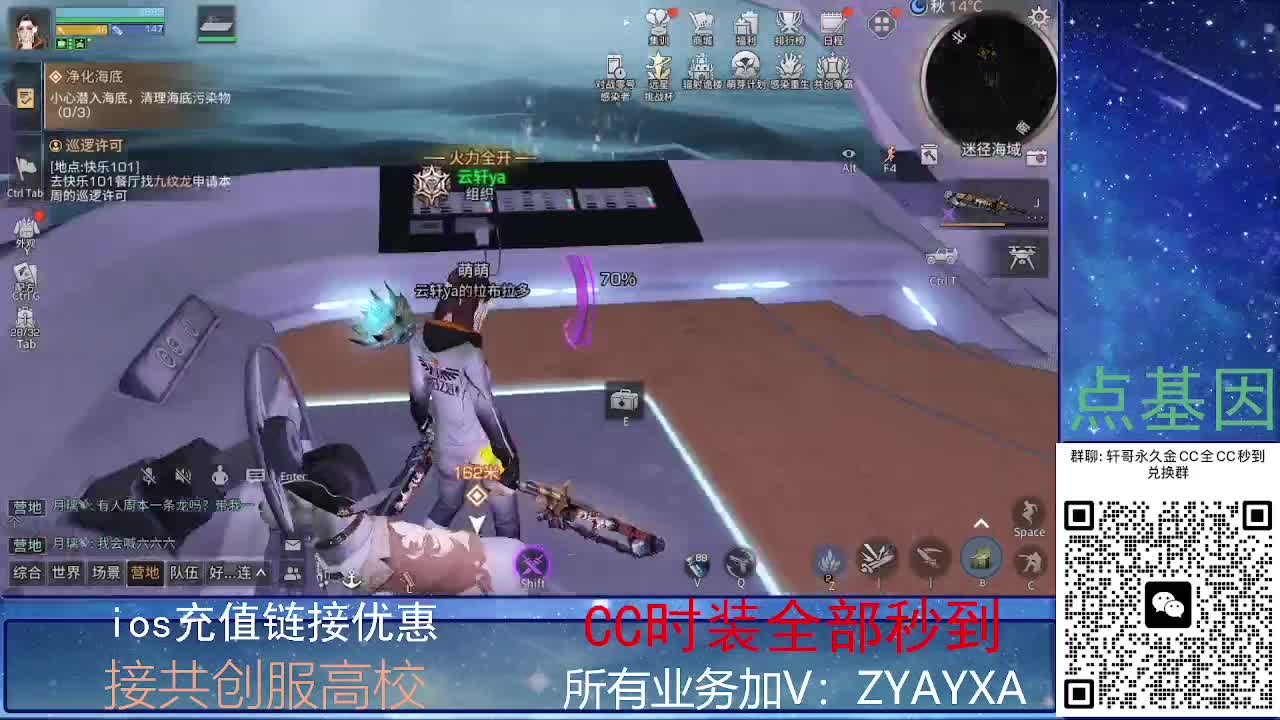
Task: Open the backpack with the B button
Action: [982, 557]
